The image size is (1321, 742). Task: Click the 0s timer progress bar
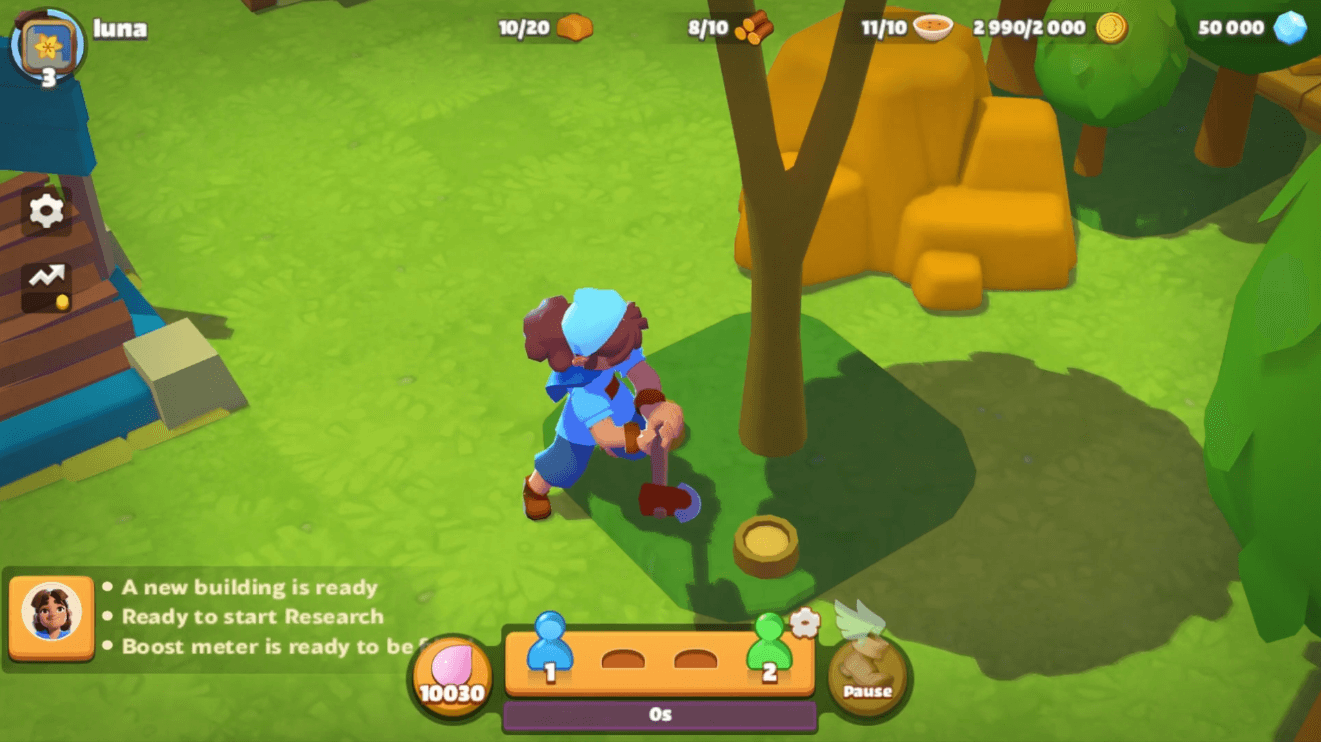pos(660,714)
